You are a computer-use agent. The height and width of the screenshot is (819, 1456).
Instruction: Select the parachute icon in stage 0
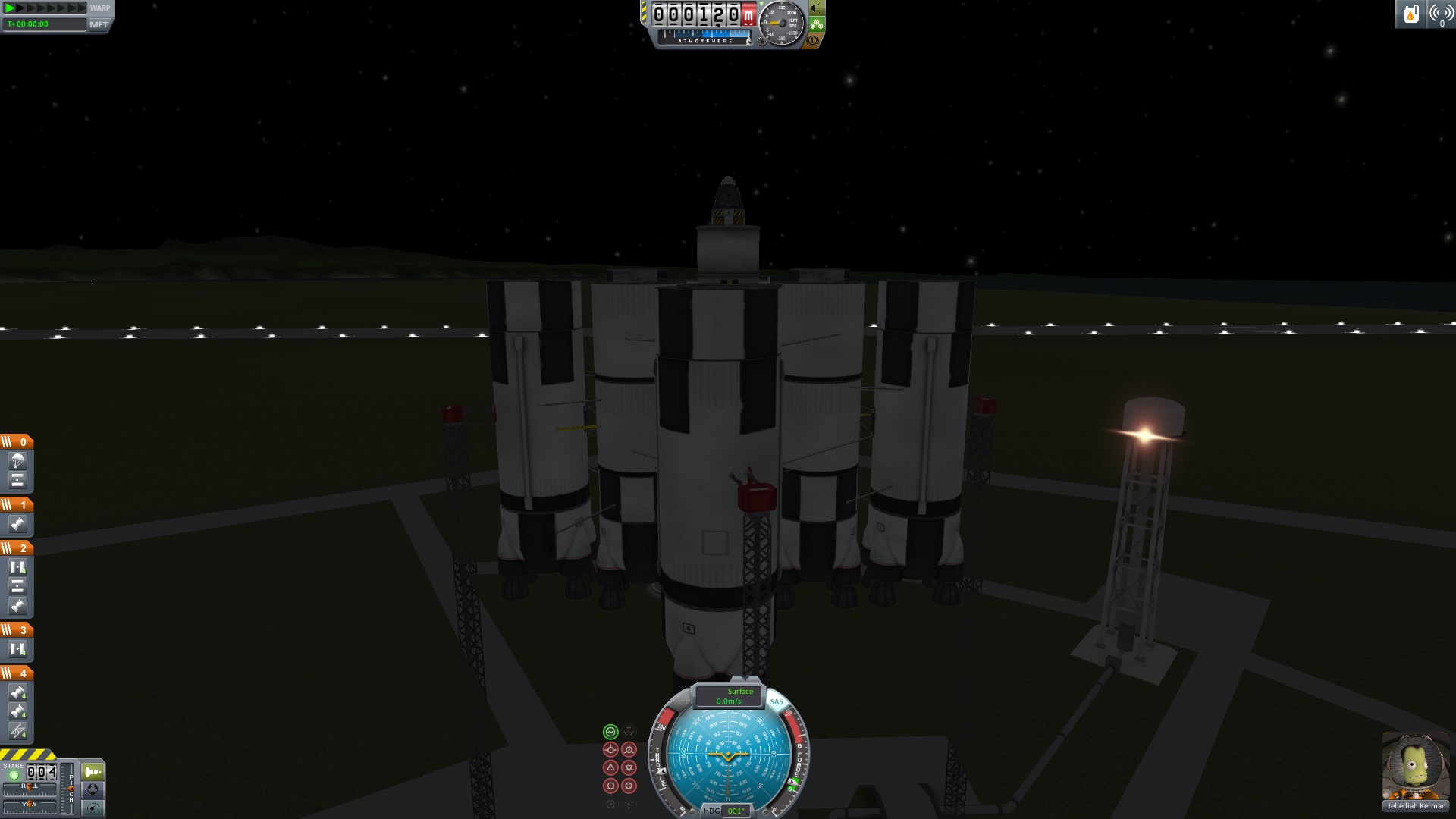[17, 460]
